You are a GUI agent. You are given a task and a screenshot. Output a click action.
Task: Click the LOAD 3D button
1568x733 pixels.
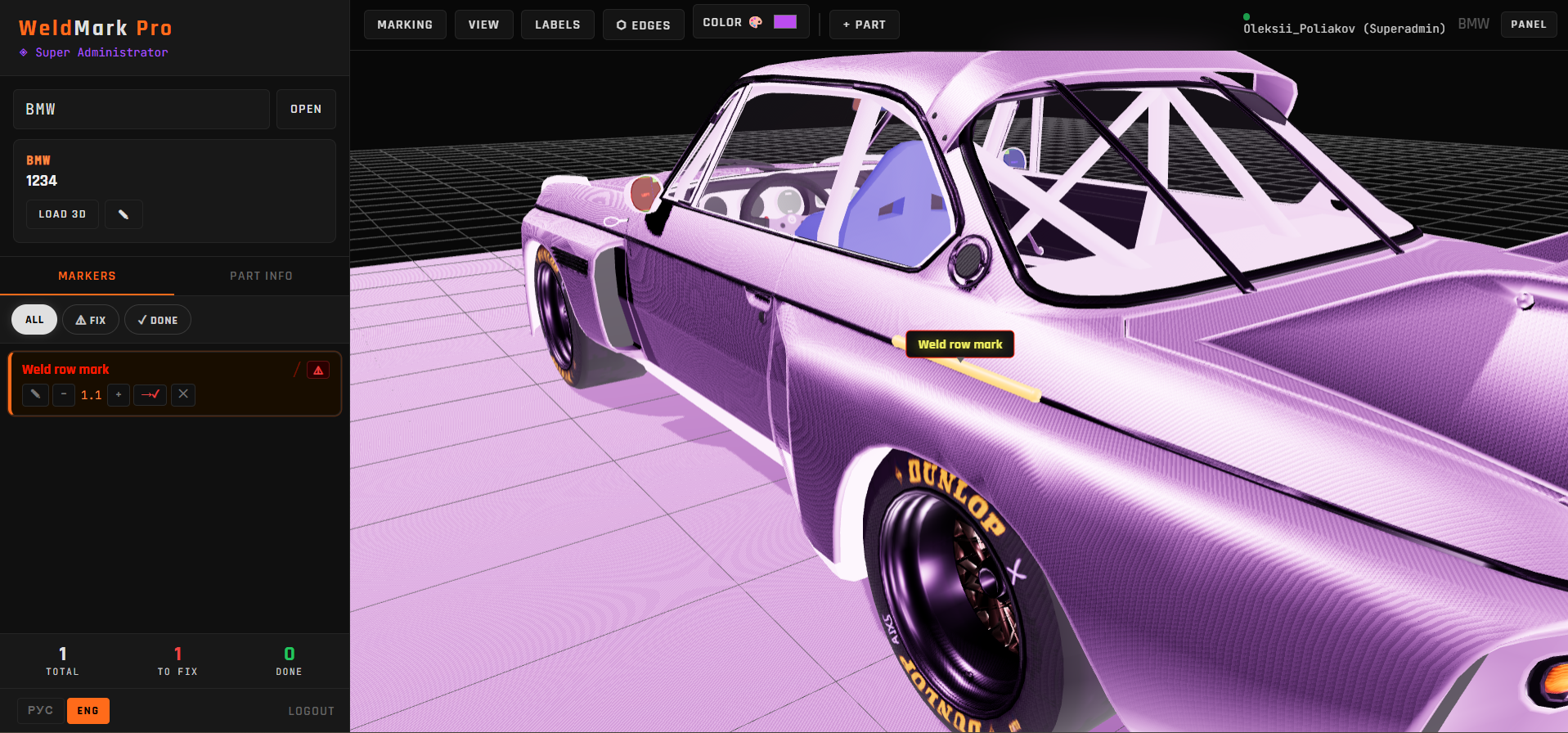[62, 214]
